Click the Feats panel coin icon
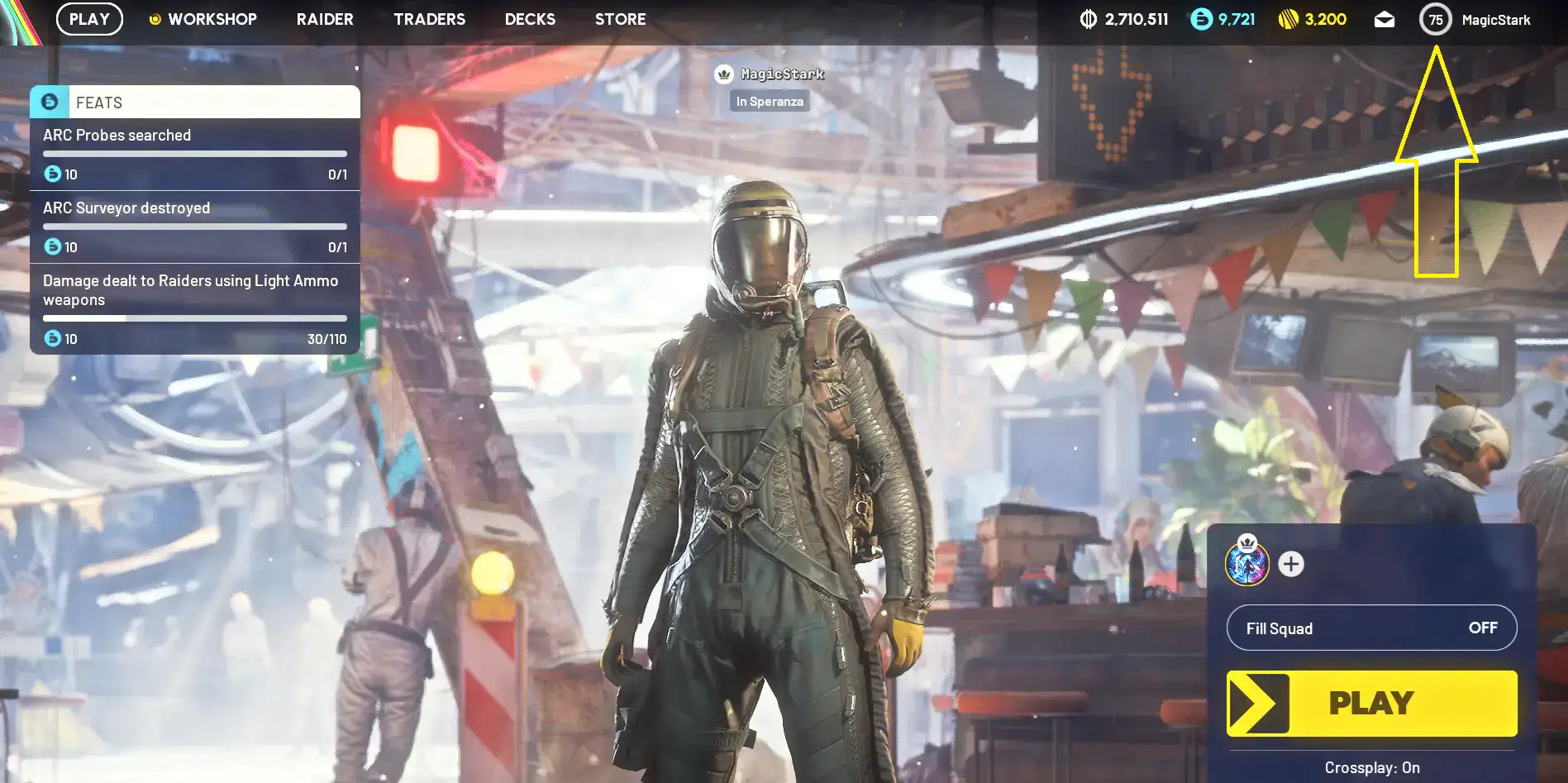The image size is (1568, 783). tap(49, 102)
